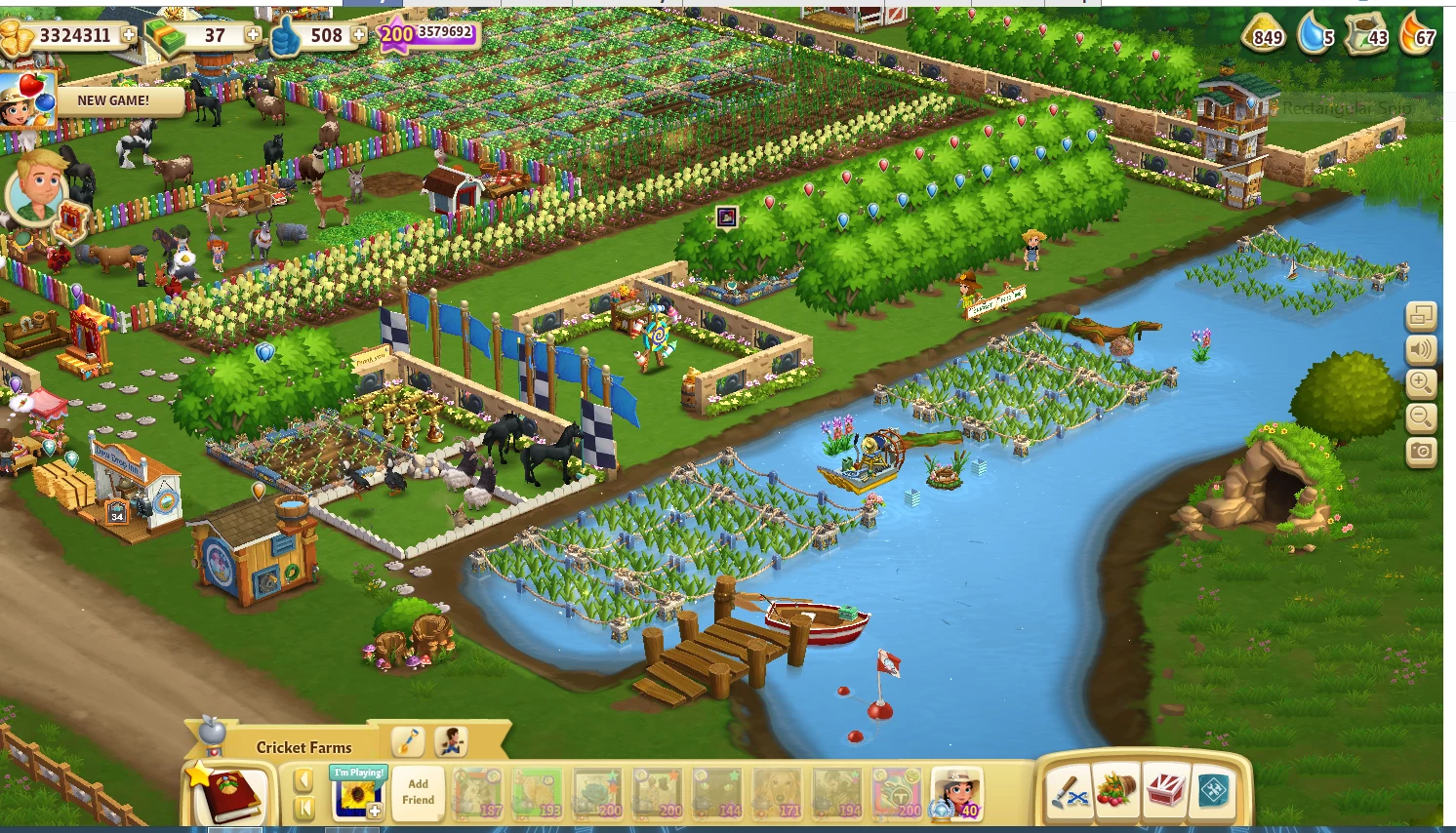Image resolution: width=1456 pixels, height=833 pixels.
Task: Open the I'm Playing sunflower profile tile
Action: click(x=358, y=792)
